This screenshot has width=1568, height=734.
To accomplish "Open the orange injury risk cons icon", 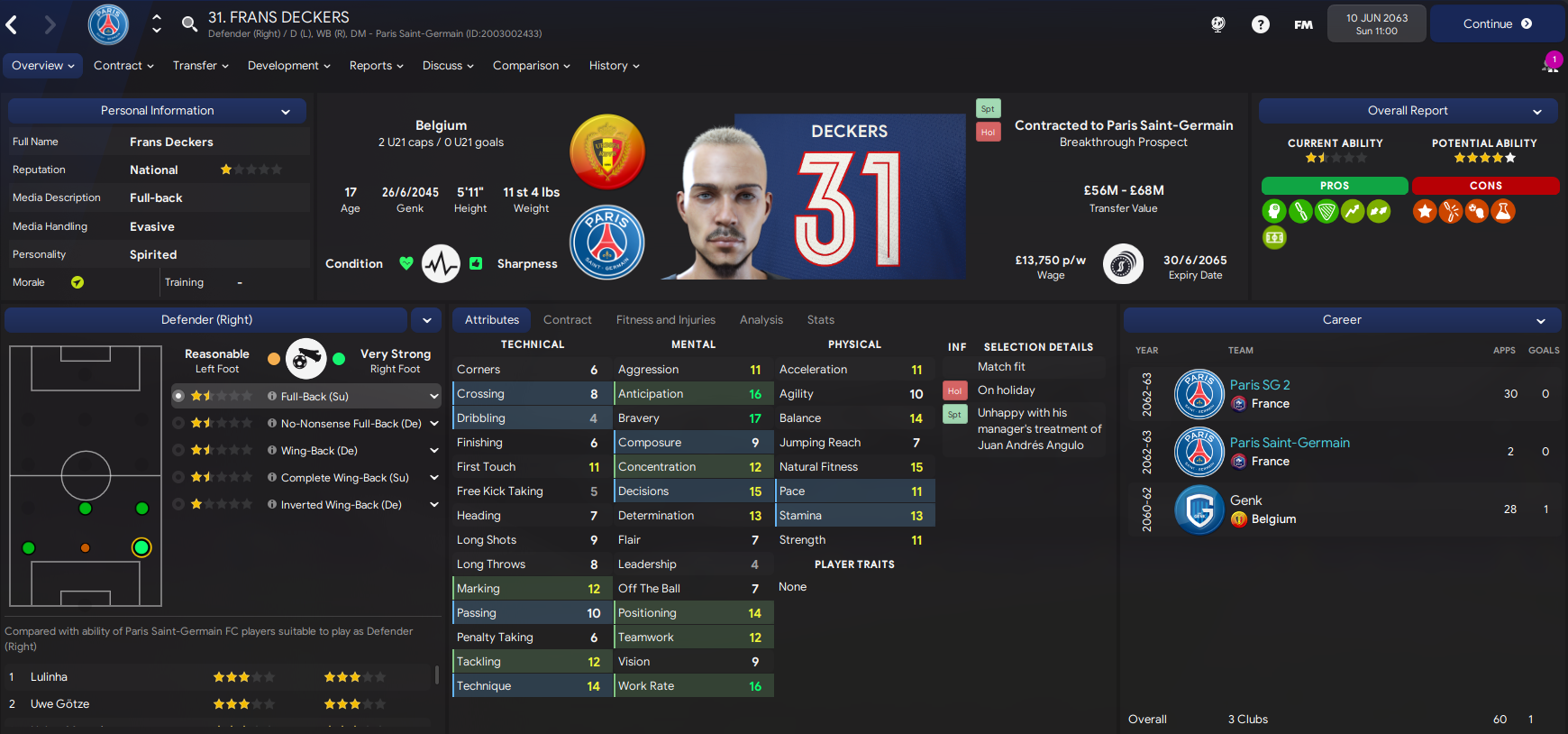I will [1451, 211].
